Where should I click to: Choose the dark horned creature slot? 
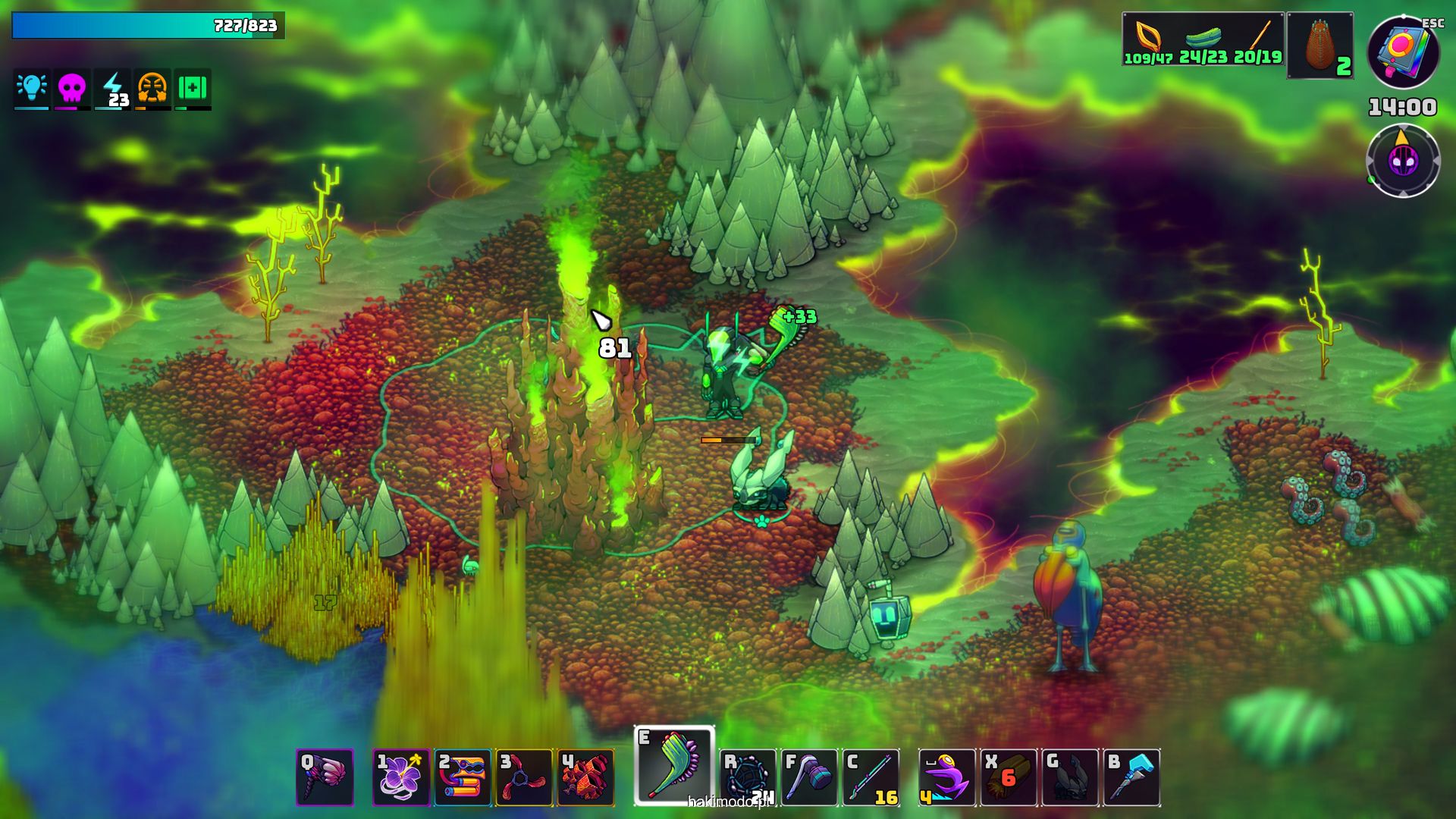tap(1070, 777)
